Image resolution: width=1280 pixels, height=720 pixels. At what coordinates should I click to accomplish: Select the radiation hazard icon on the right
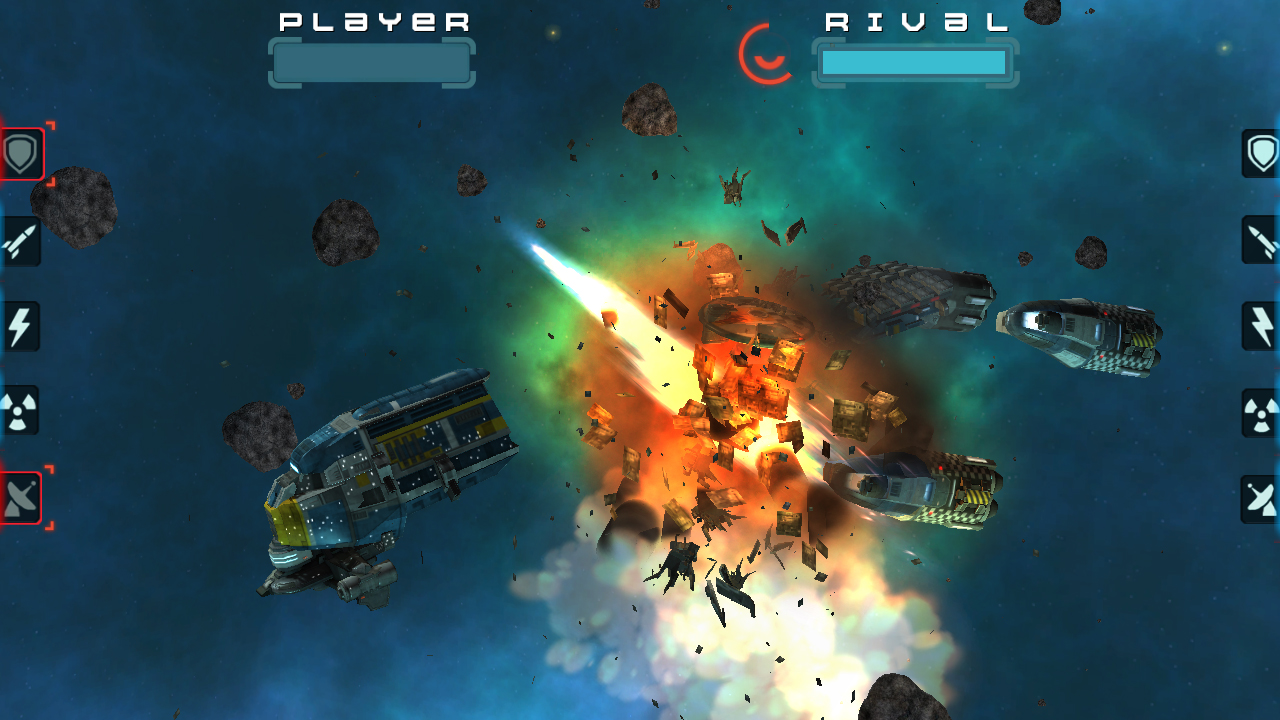1259,412
